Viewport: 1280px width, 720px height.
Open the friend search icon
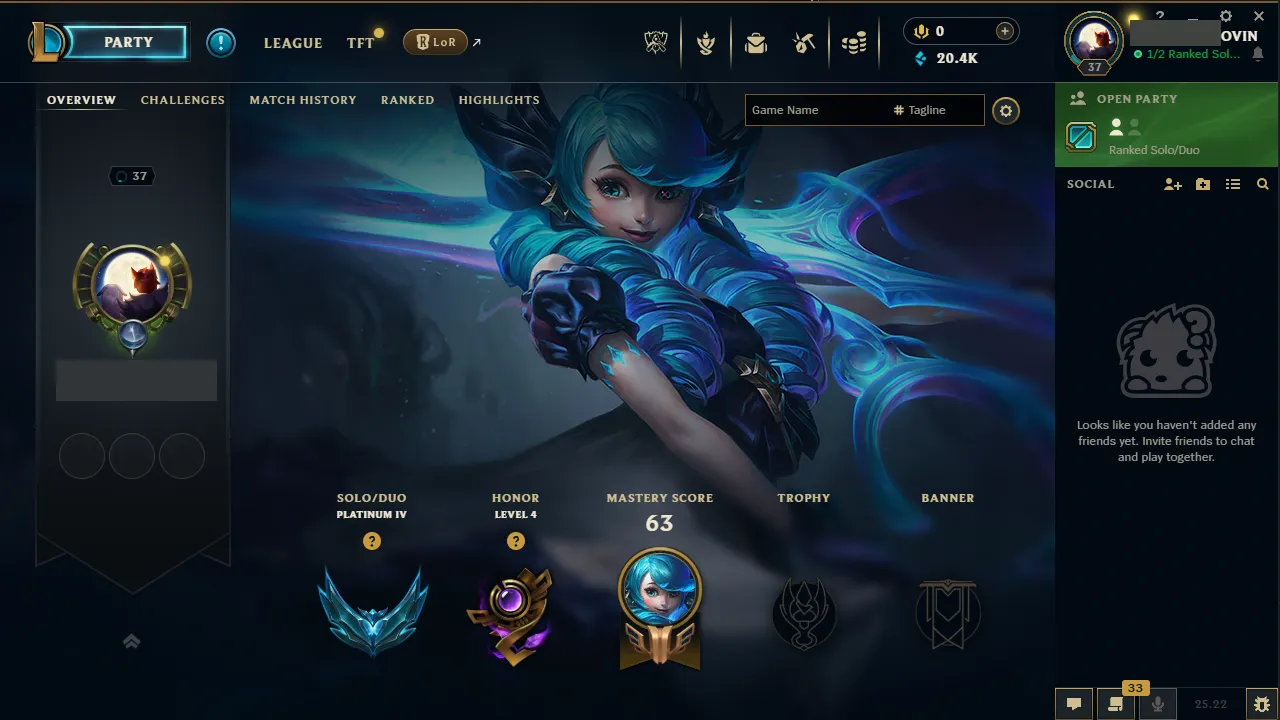1263,184
